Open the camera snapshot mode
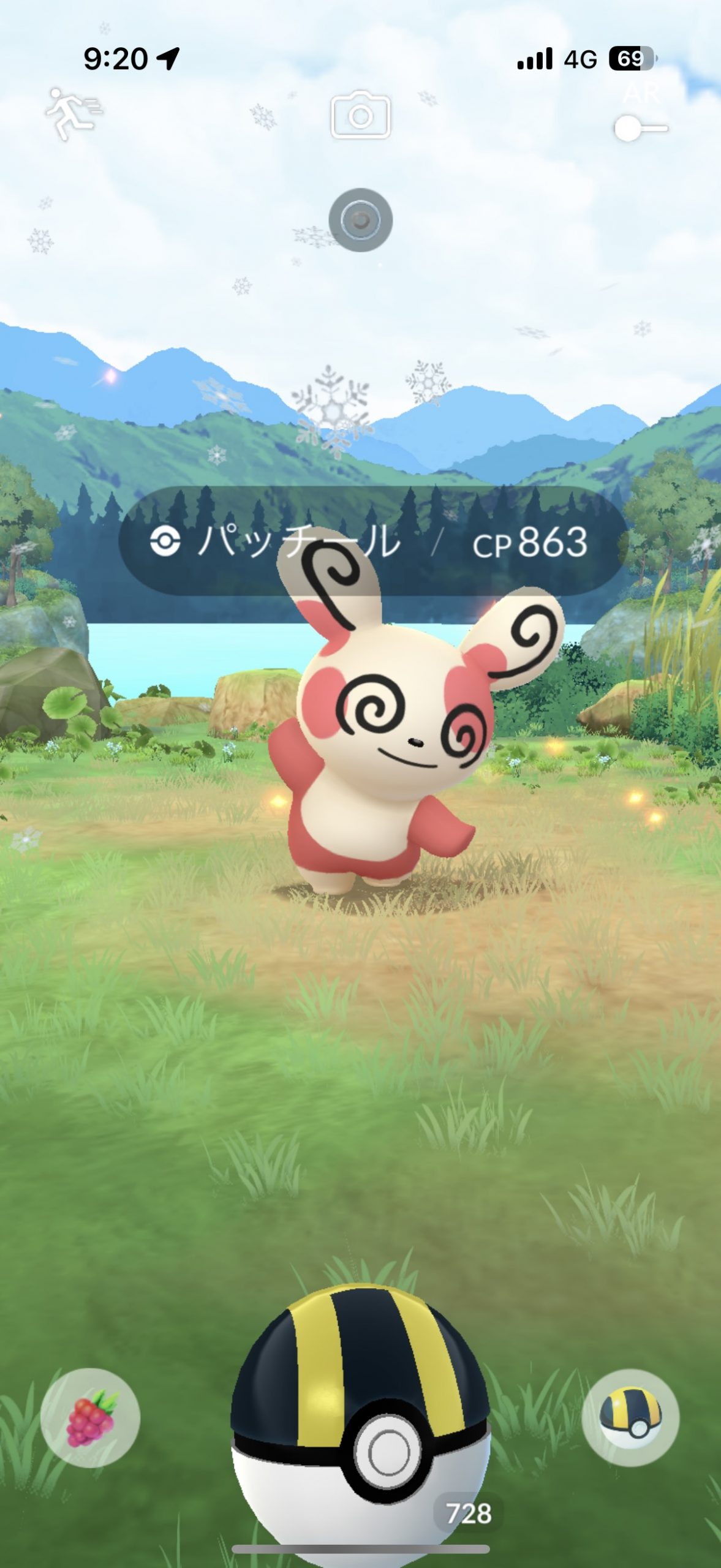The width and height of the screenshot is (721, 1568). tap(360, 115)
